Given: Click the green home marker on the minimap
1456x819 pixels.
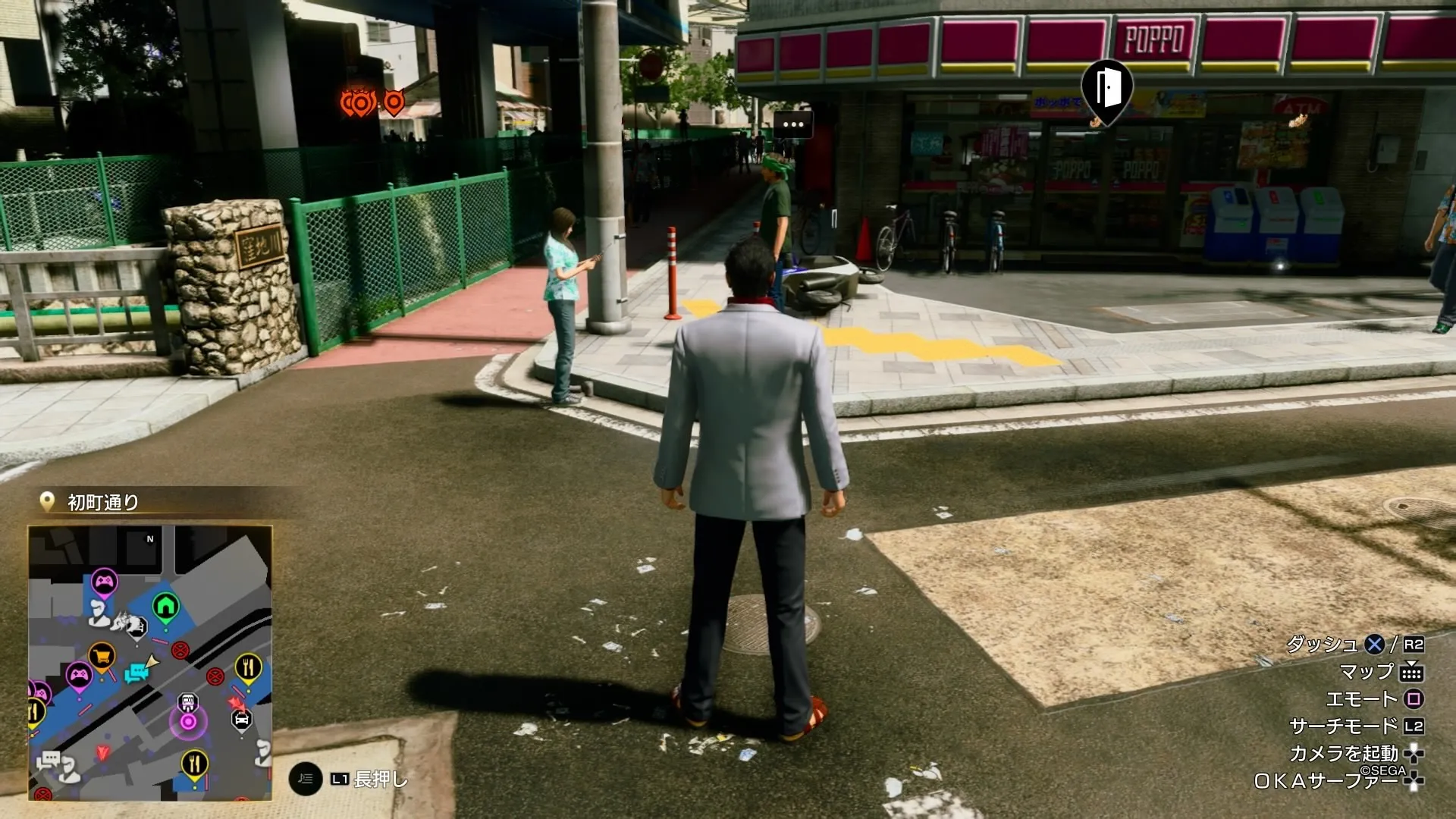Looking at the screenshot, I should pyautogui.click(x=165, y=607).
